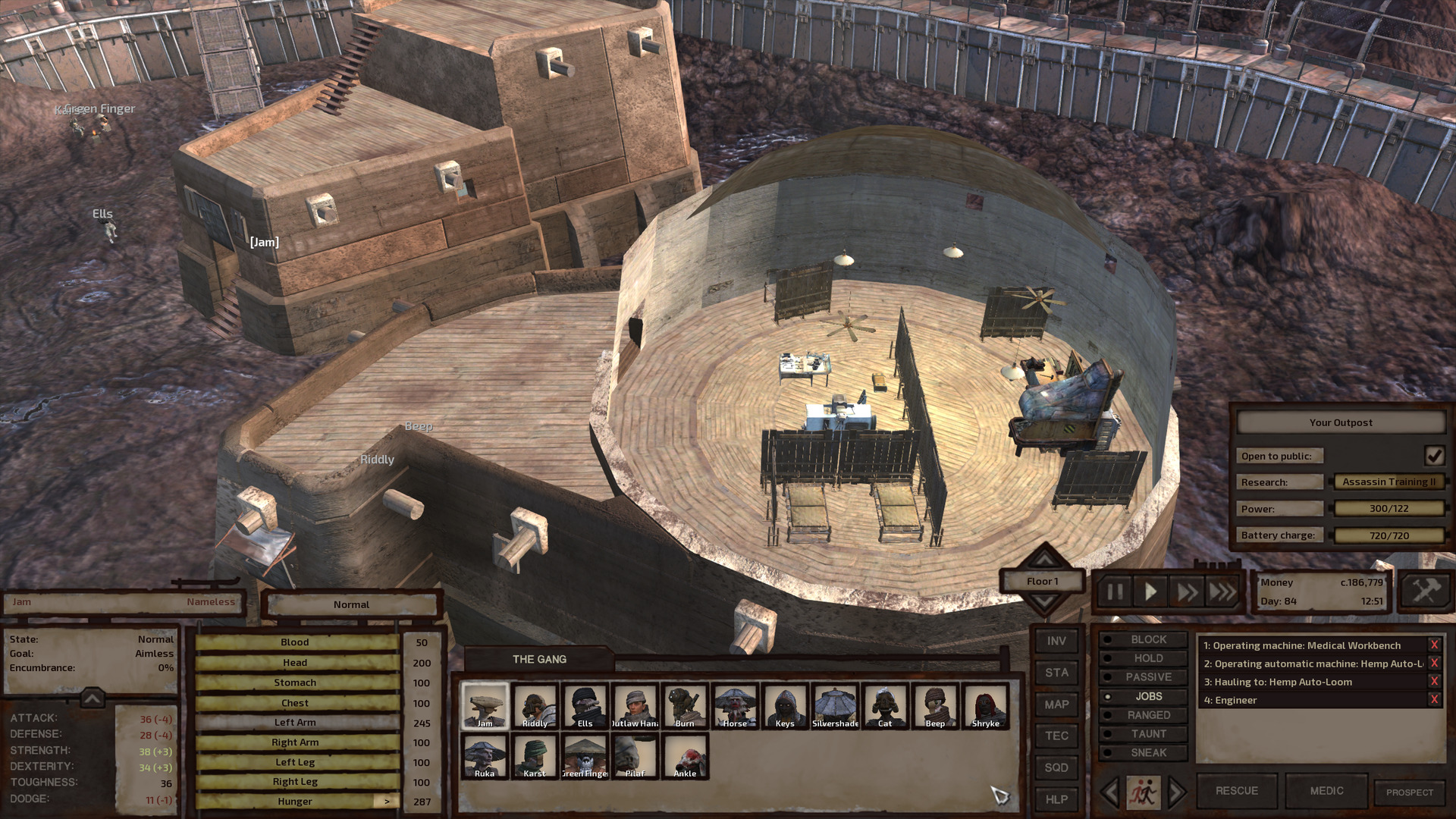1456x819 pixels.
Task: Uncheck the Open to public checkbox
Action: point(1433,456)
